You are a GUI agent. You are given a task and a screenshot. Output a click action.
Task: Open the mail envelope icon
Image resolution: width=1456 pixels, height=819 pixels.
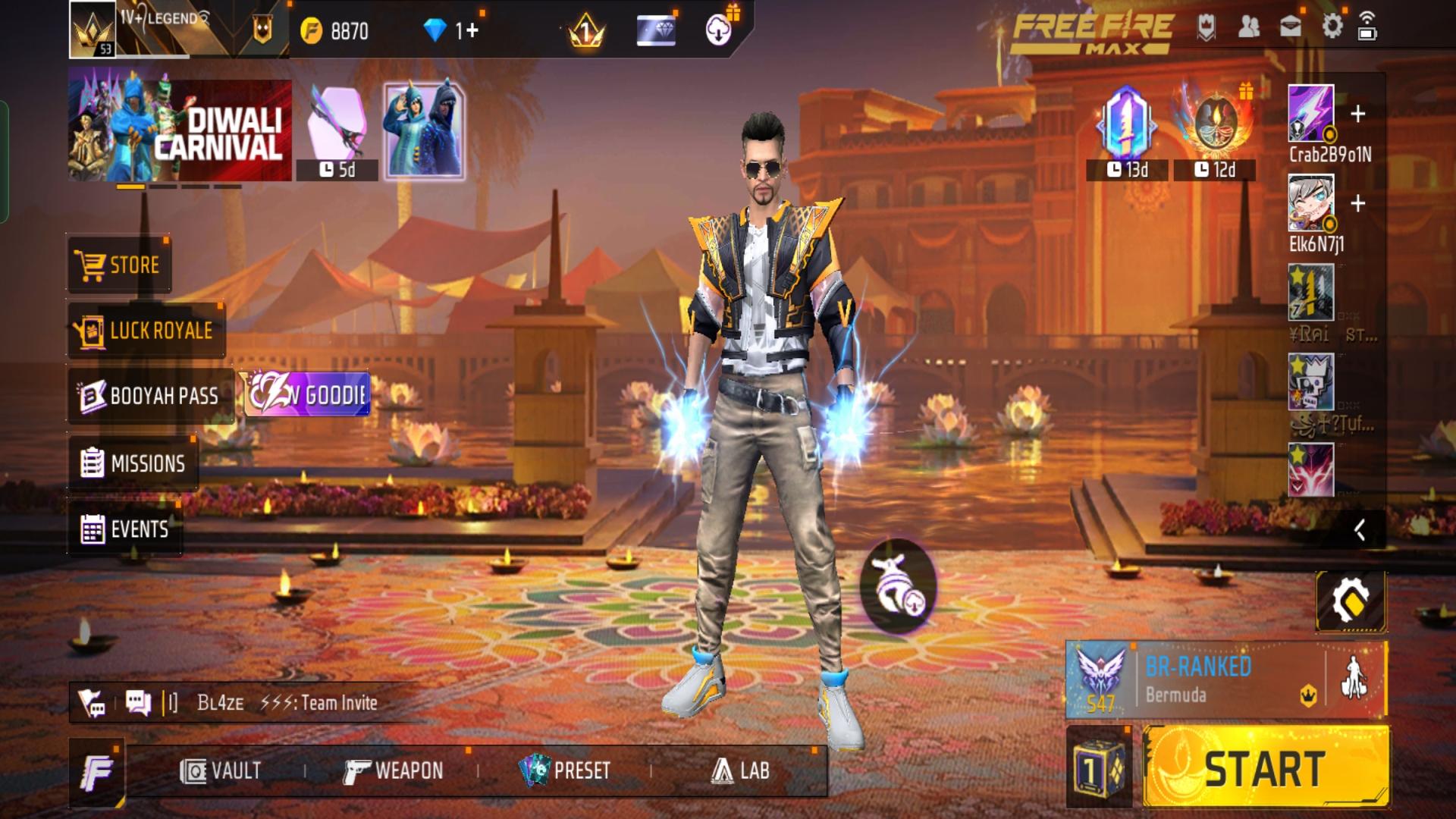[x=1290, y=27]
